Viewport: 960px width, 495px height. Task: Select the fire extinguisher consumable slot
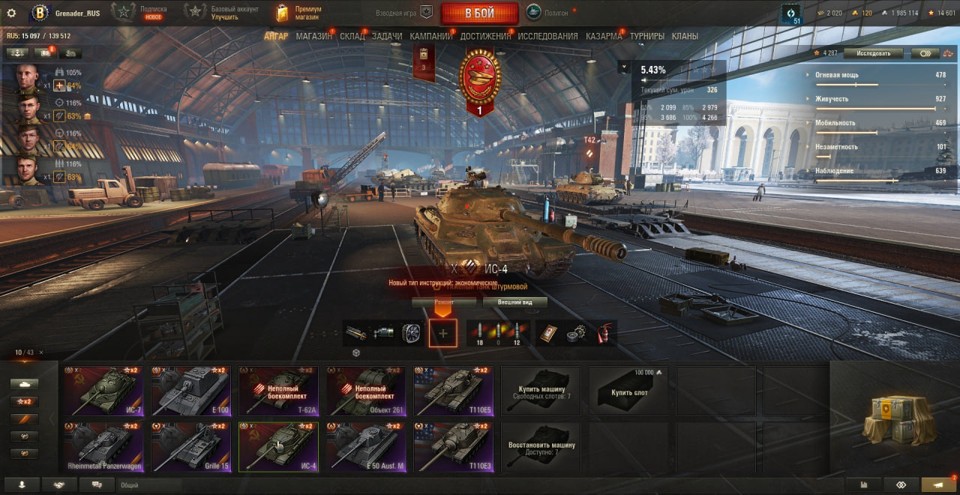(x=606, y=333)
